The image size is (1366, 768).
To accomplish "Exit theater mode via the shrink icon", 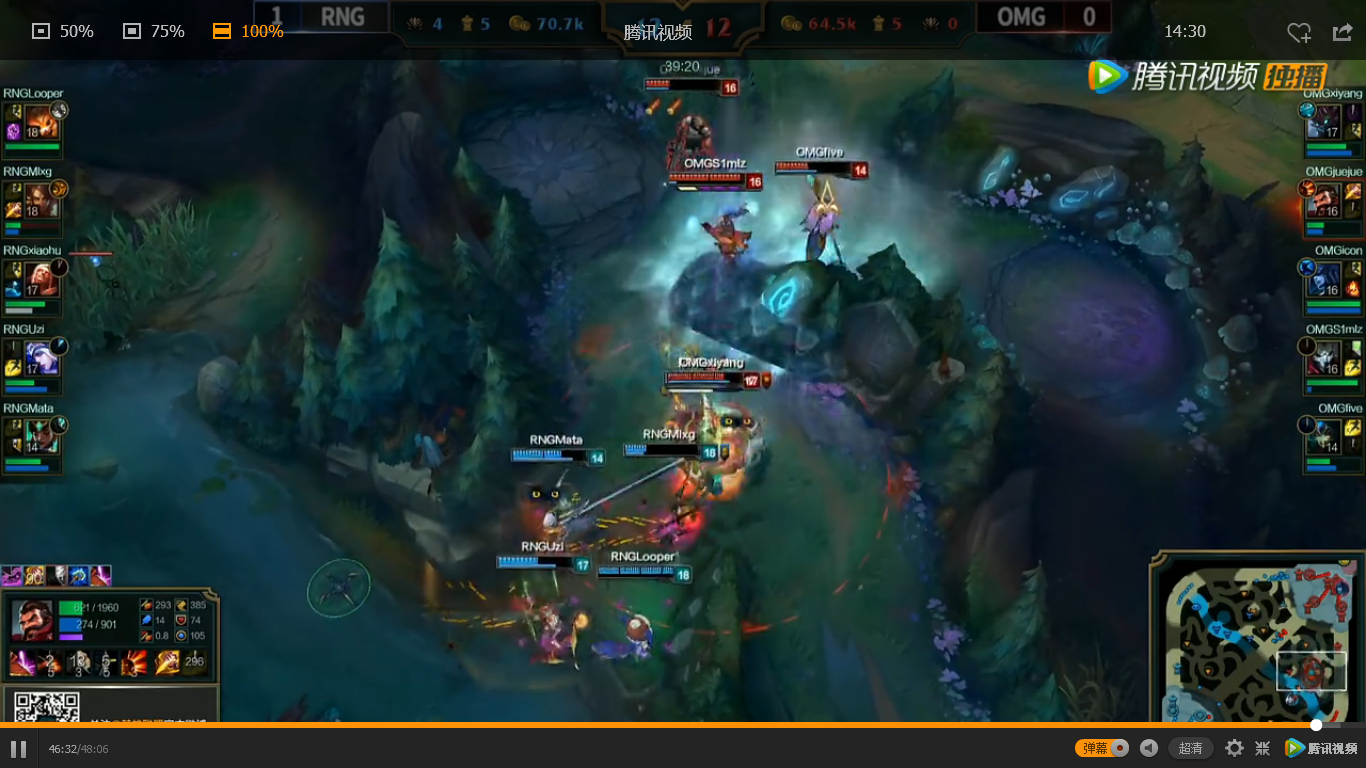I will tap(1262, 747).
